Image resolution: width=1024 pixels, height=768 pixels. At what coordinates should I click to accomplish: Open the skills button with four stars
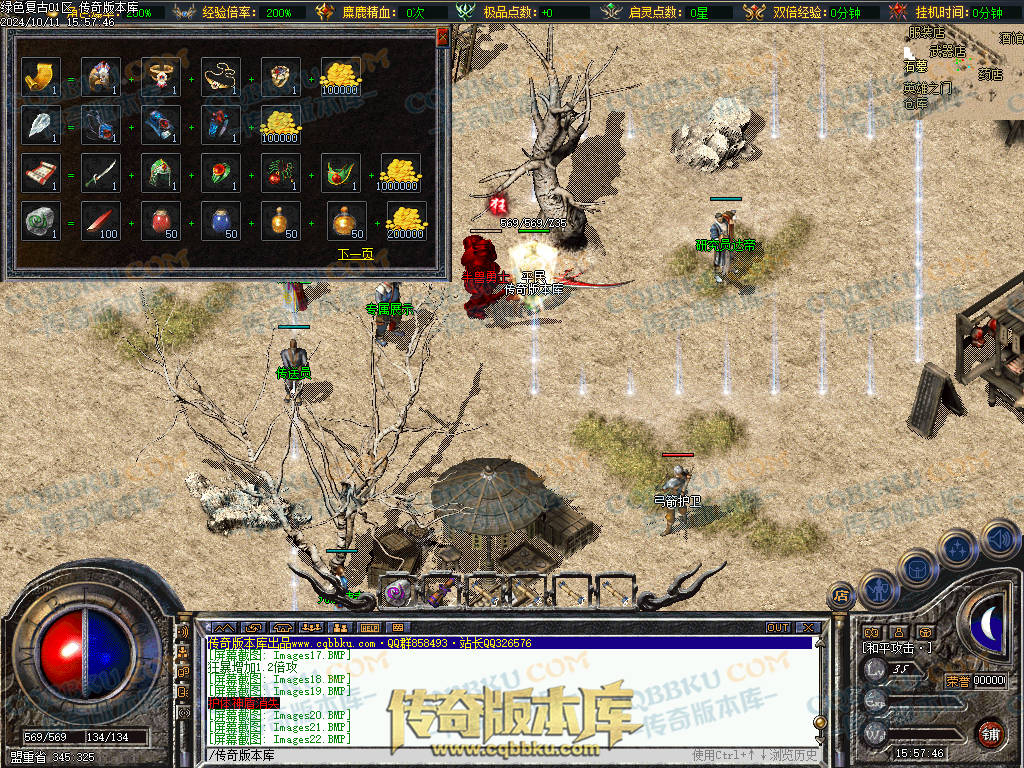(957, 548)
